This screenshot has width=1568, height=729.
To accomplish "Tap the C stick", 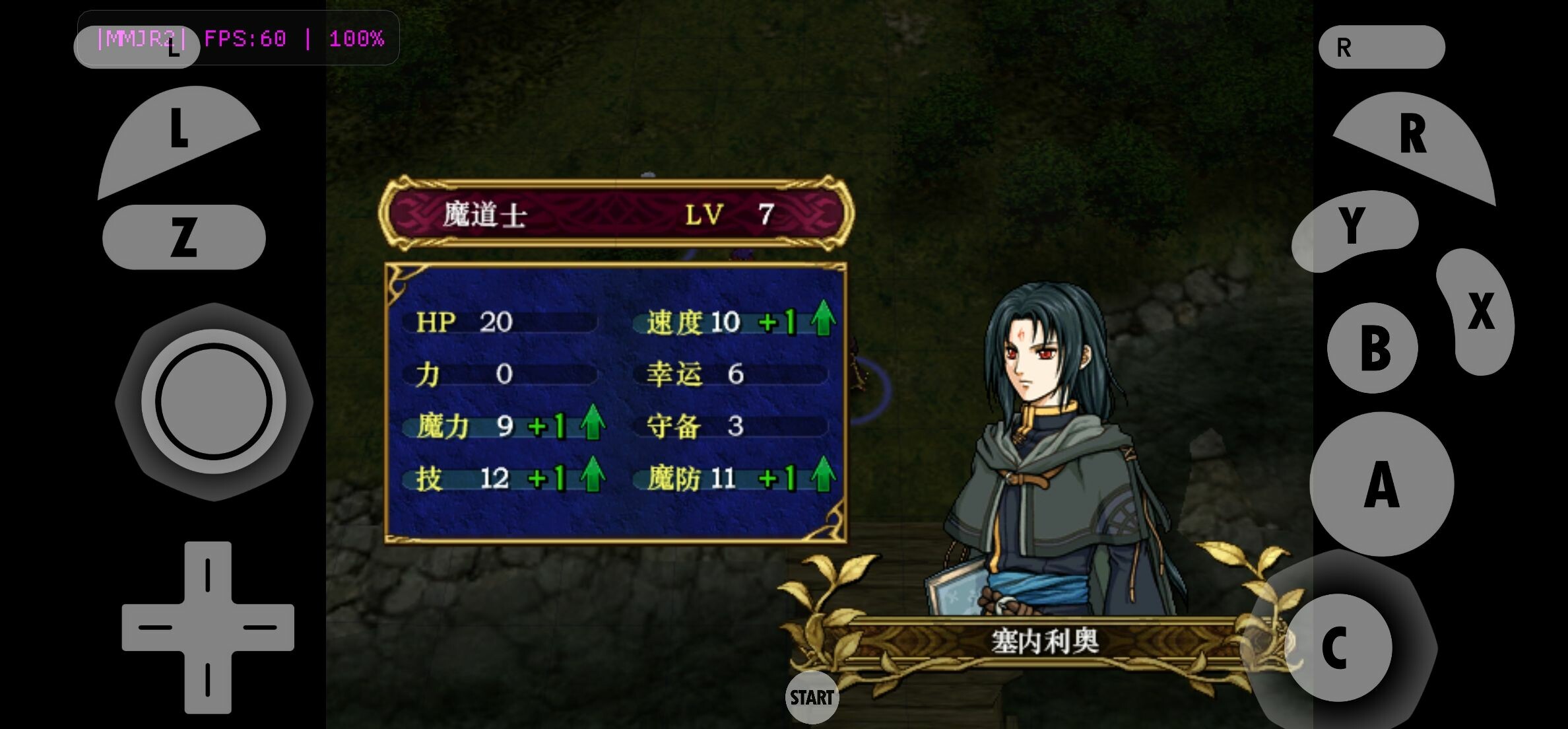I will click(x=1338, y=647).
